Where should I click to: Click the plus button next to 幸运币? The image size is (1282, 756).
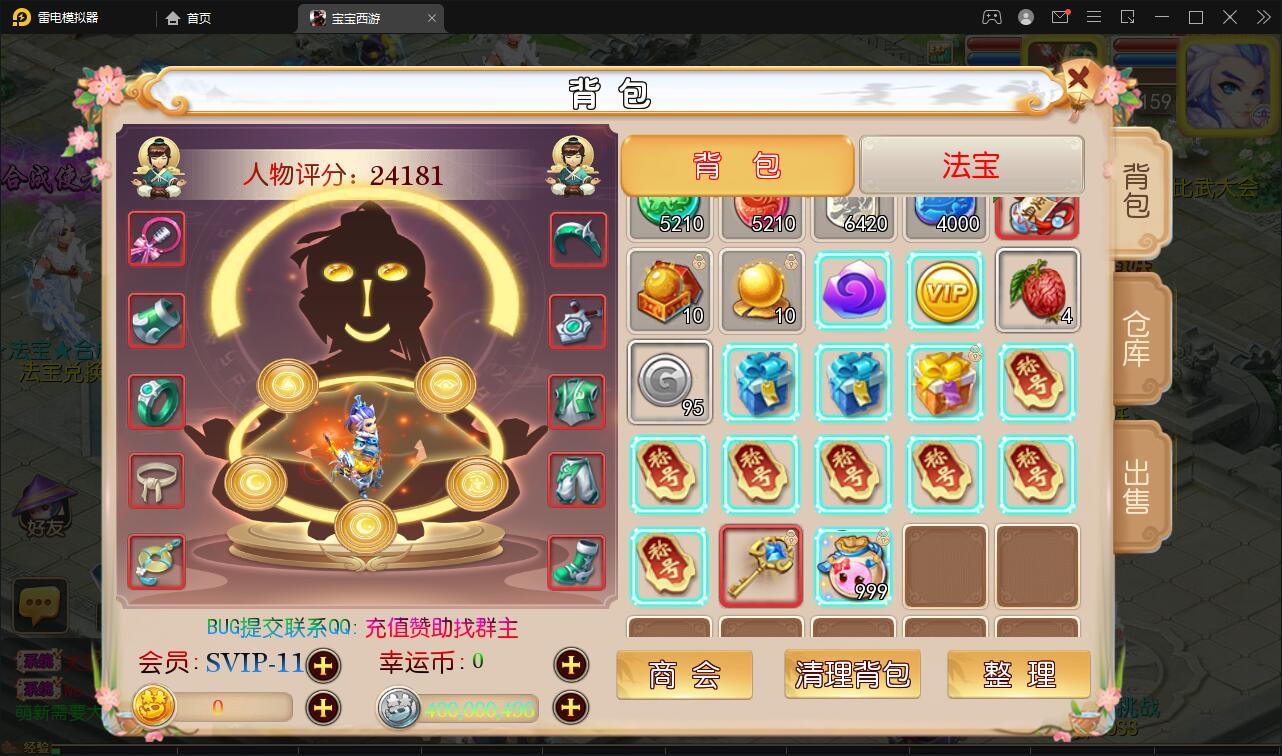pyautogui.click(x=571, y=665)
